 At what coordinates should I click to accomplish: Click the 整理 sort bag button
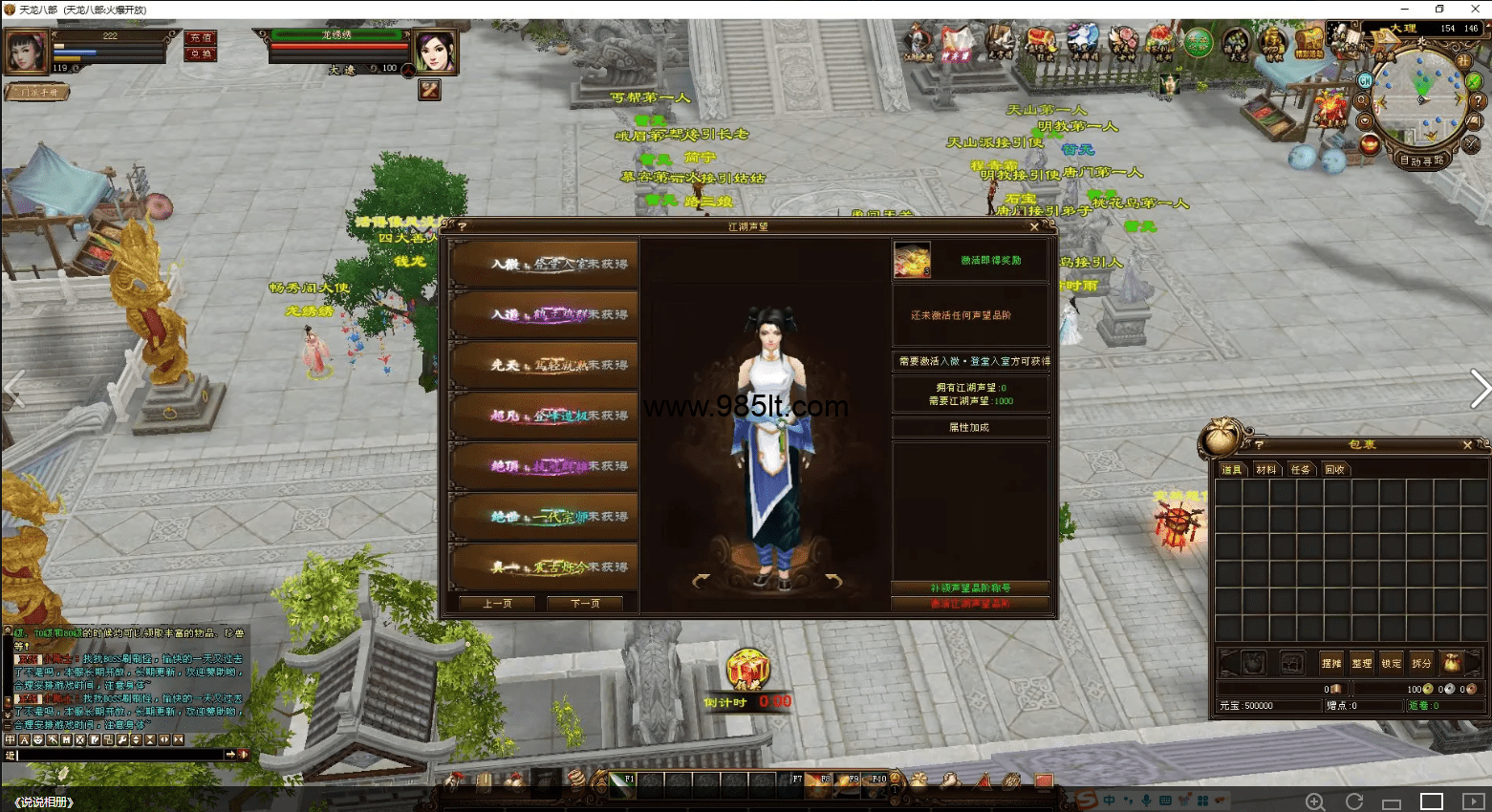[x=1362, y=663]
